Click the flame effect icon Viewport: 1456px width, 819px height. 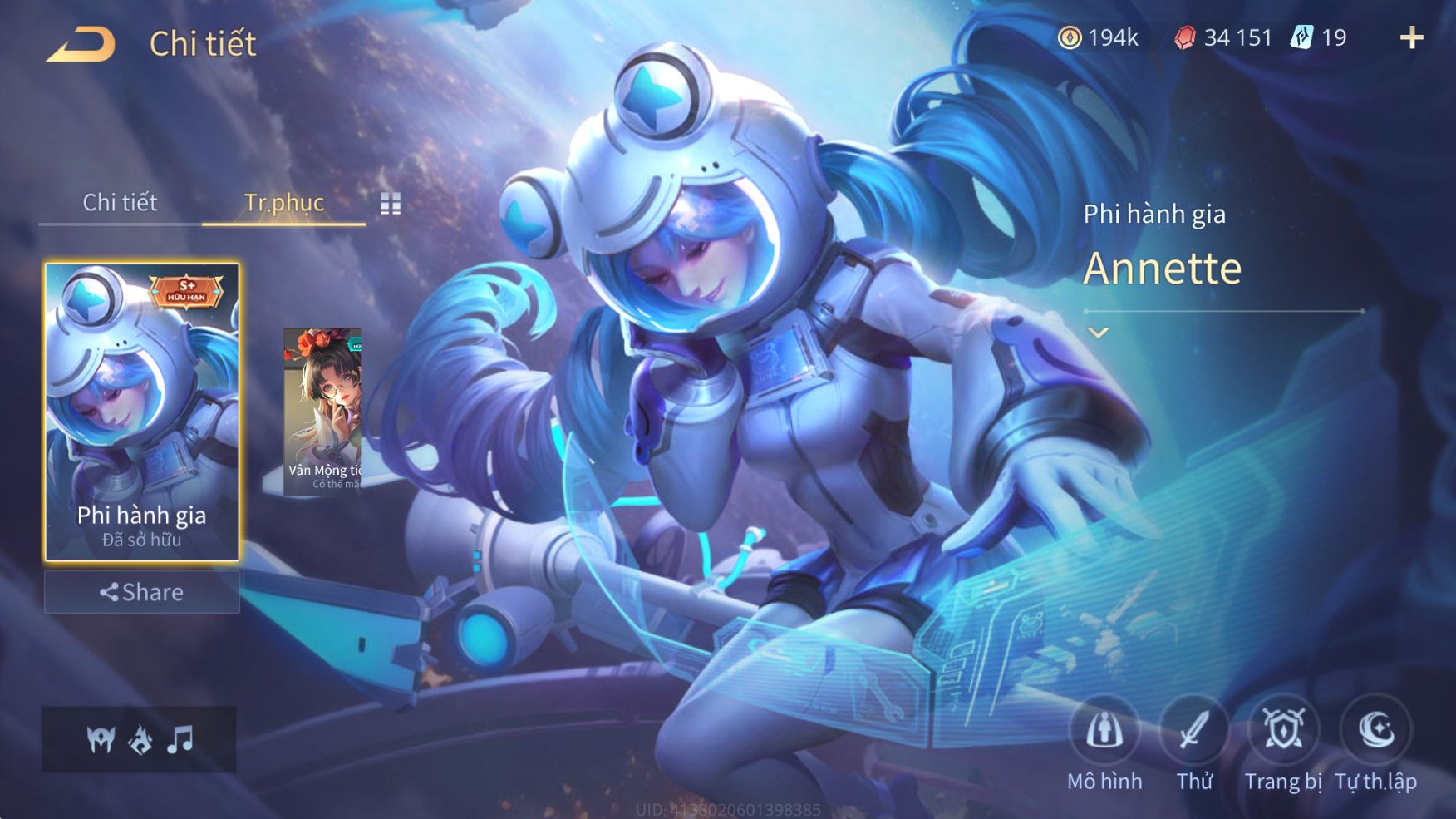pyautogui.click(x=140, y=739)
